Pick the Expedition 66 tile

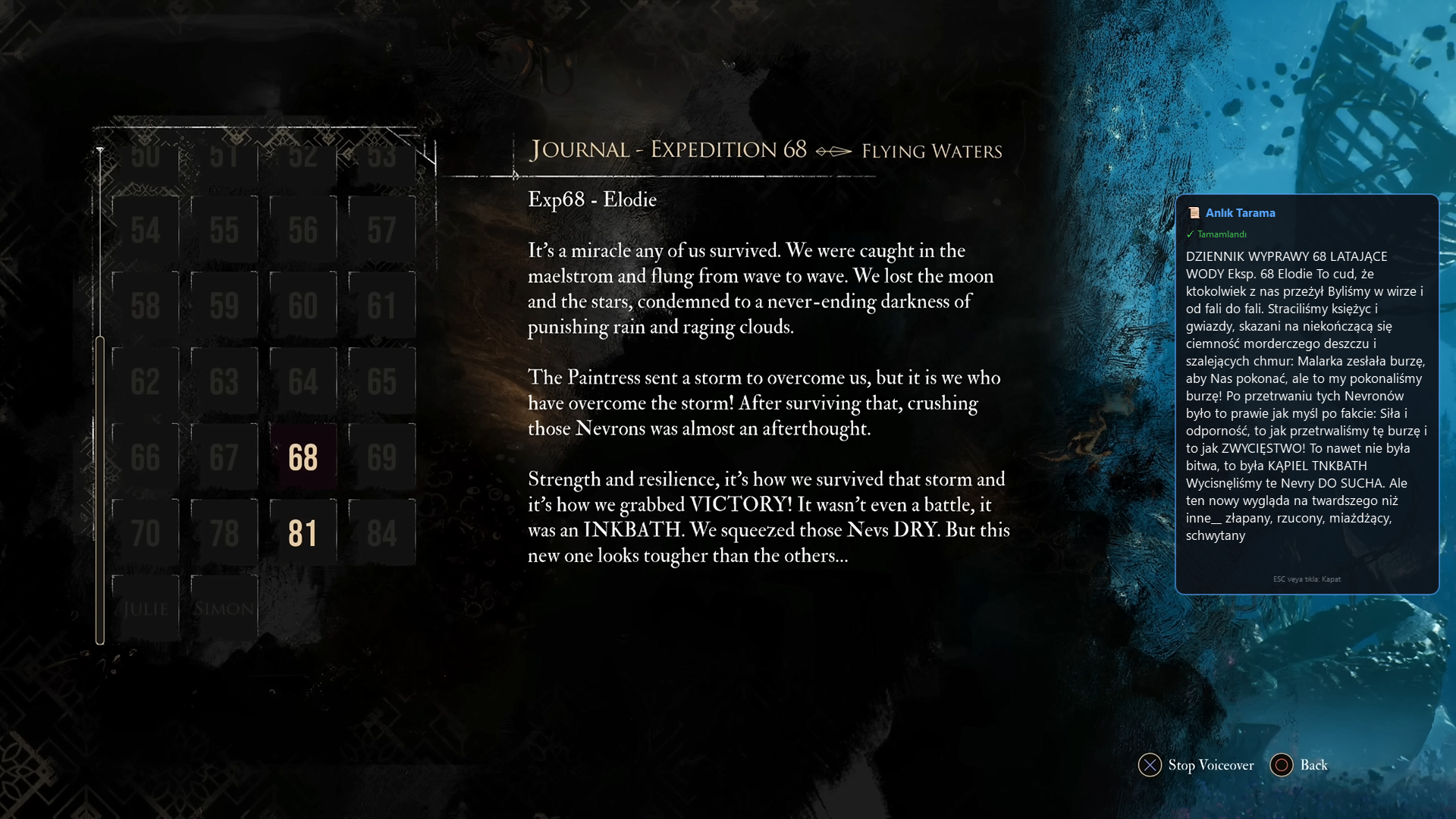[145, 457]
